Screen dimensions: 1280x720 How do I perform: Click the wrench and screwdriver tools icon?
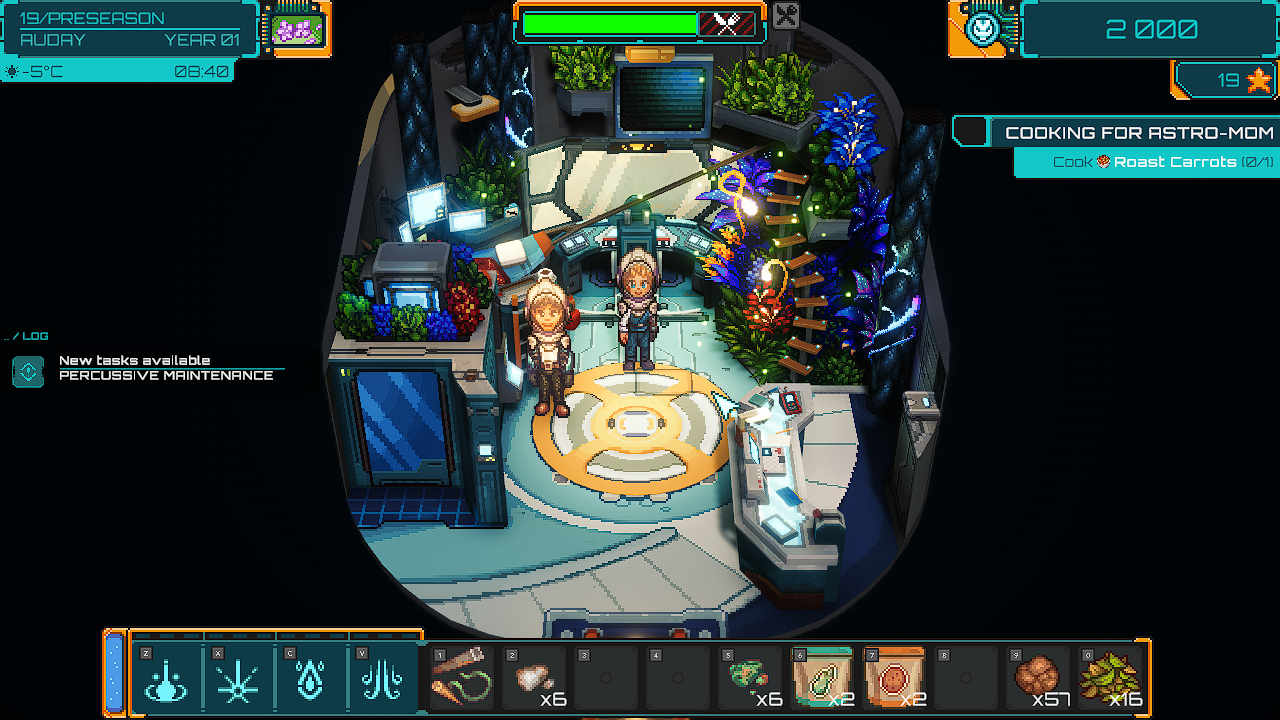[786, 16]
